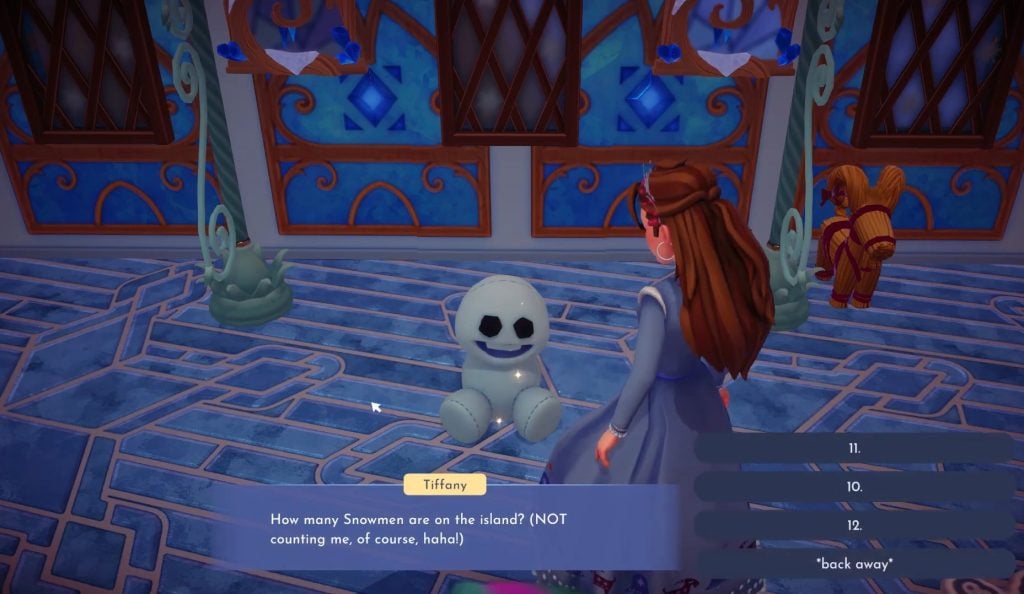Select the "10." reply option
Viewport: 1024px width, 594px height.
tap(853, 487)
